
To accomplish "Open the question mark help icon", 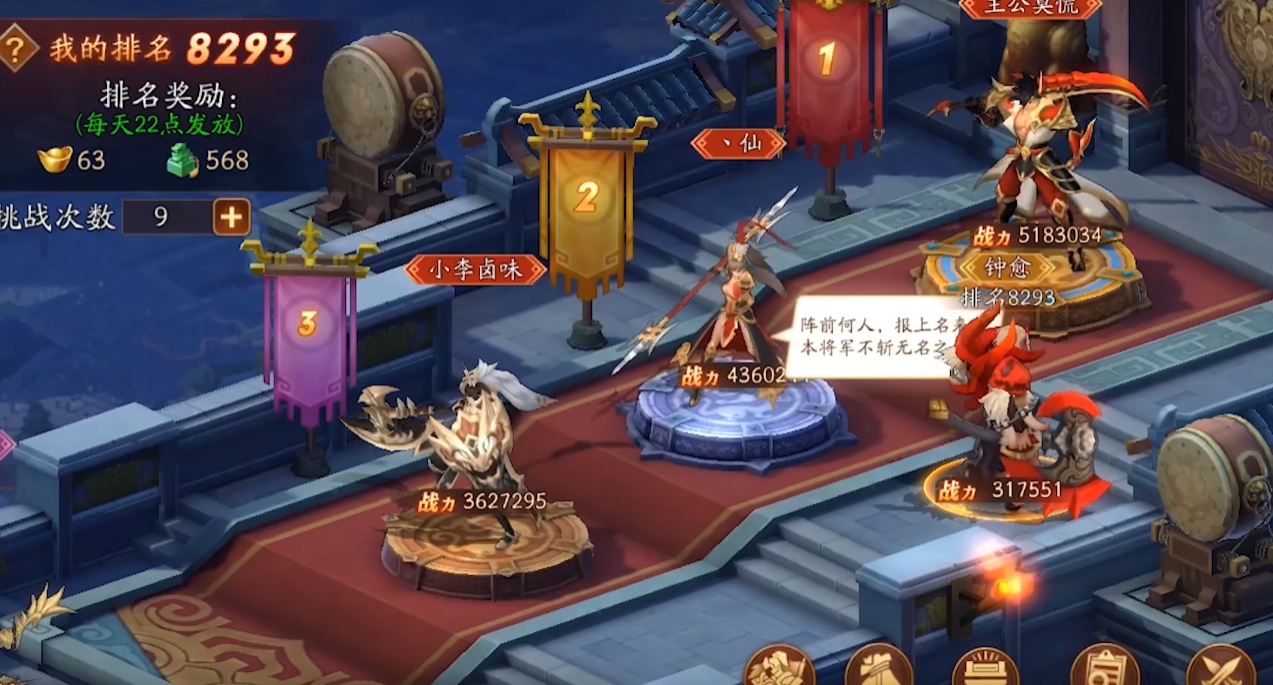I will [17, 47].
